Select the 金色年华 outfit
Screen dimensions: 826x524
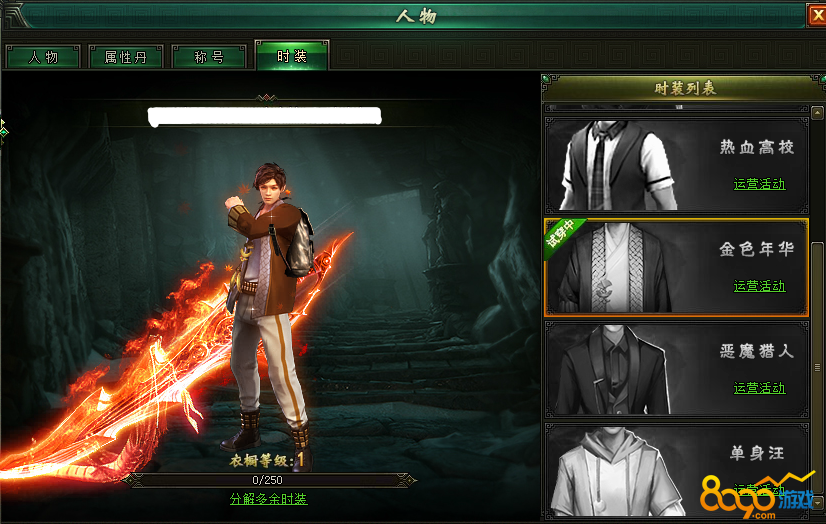tap(674, 267)
